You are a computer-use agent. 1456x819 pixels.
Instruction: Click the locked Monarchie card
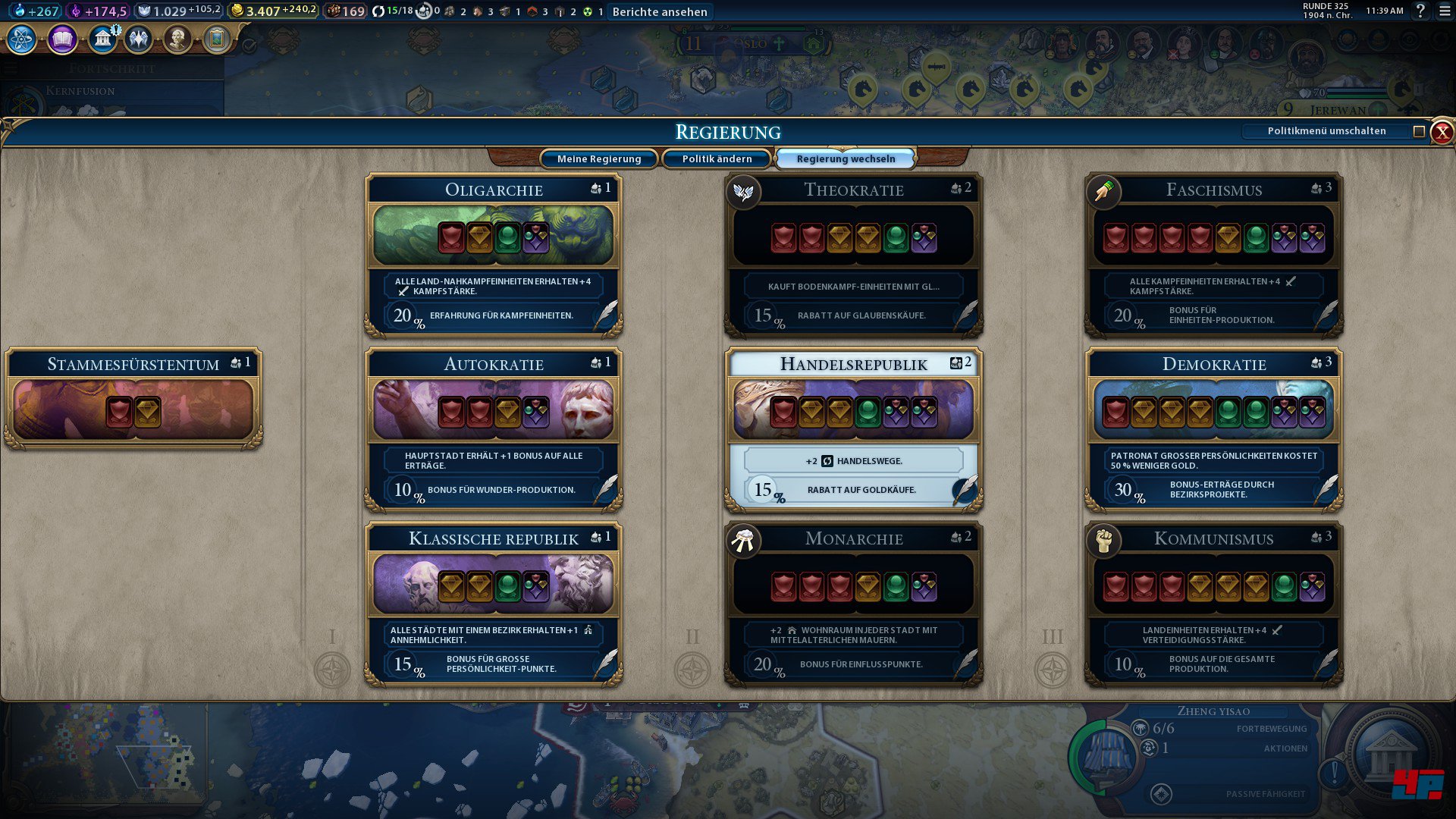click(854, 603)
